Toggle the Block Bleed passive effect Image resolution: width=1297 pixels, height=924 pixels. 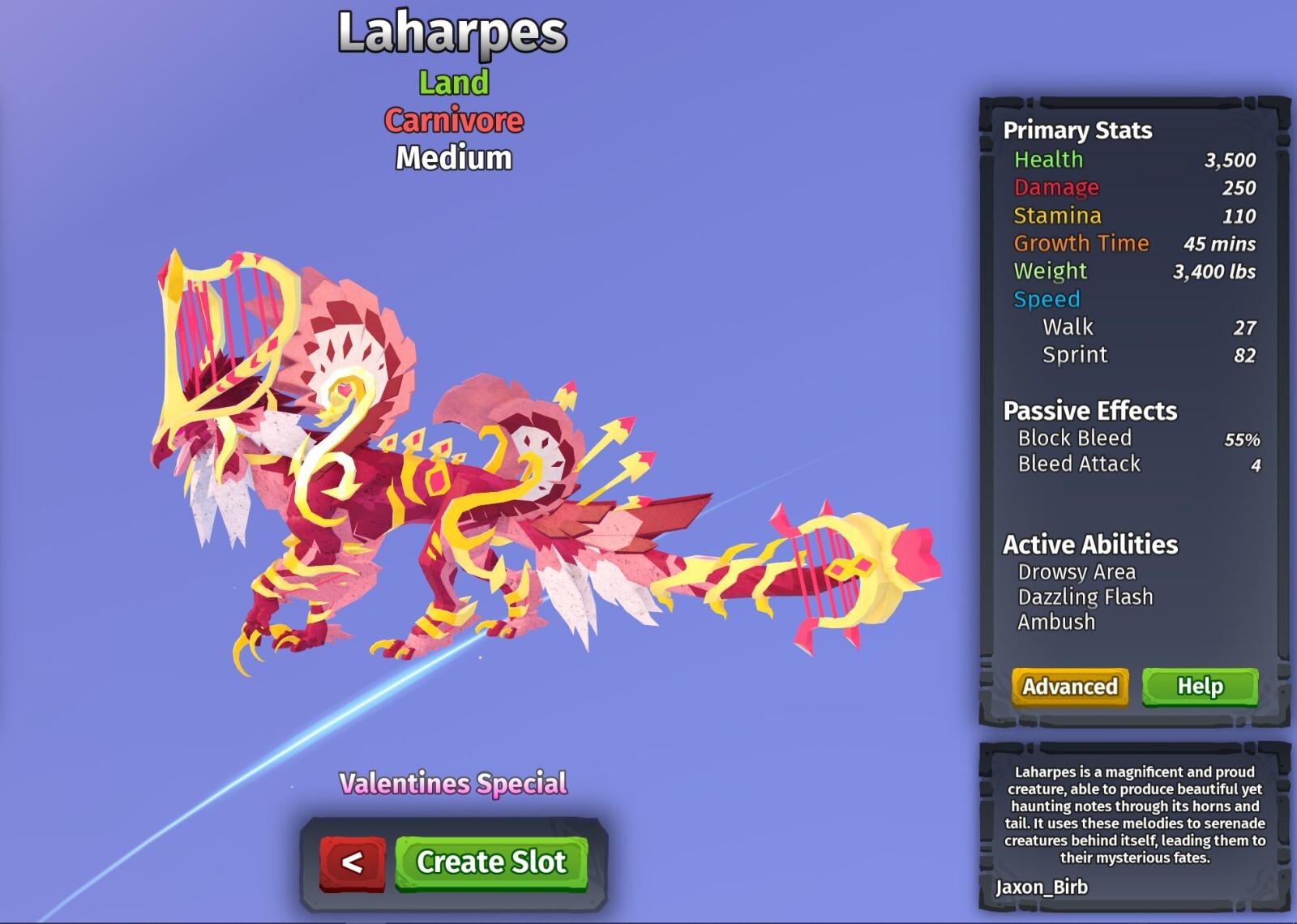[1073, 438]
